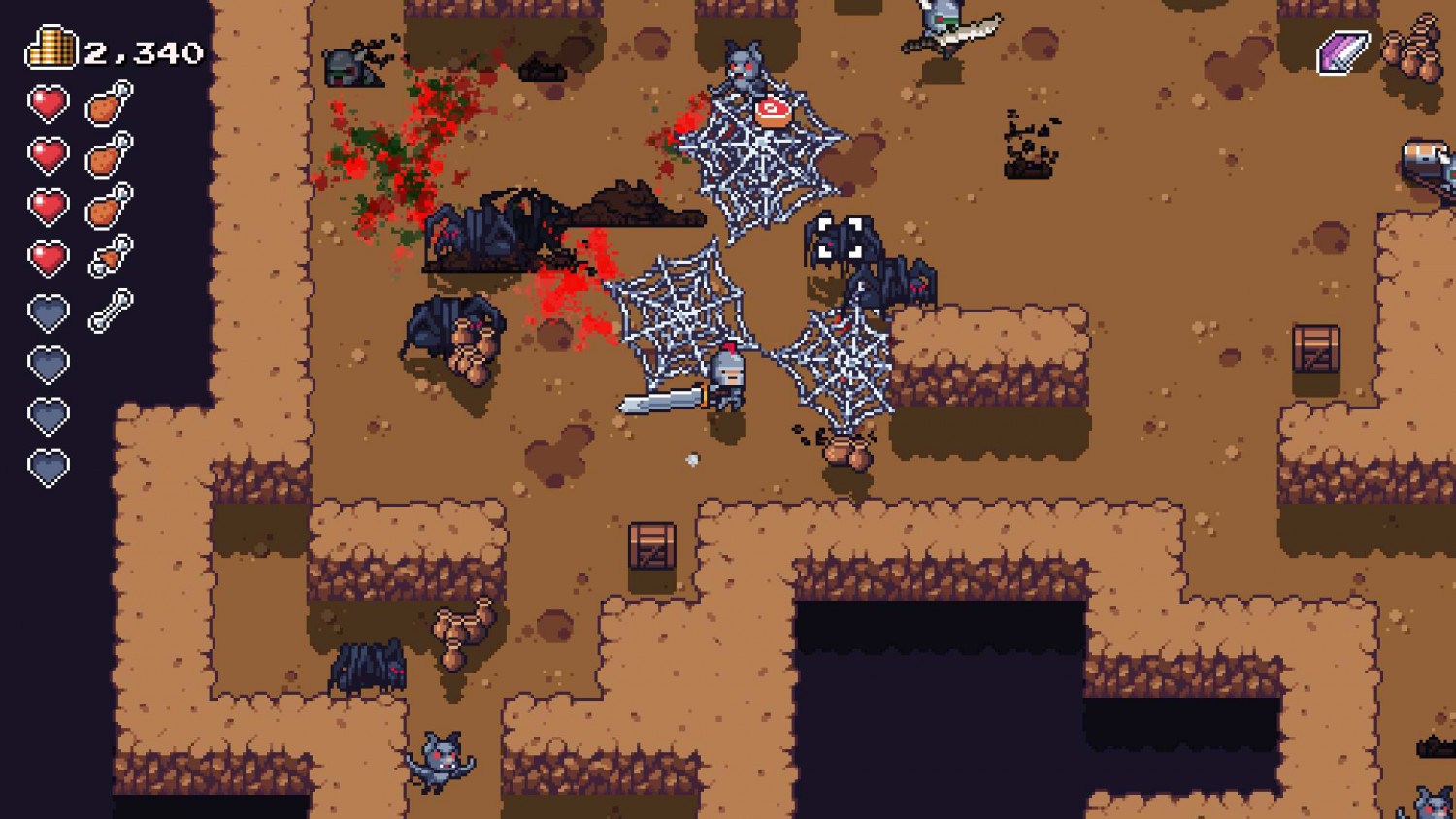Viewport: 1456px width, 819px height.
Task: Click the gold coin counter icon
Action: tap(50, 47)
